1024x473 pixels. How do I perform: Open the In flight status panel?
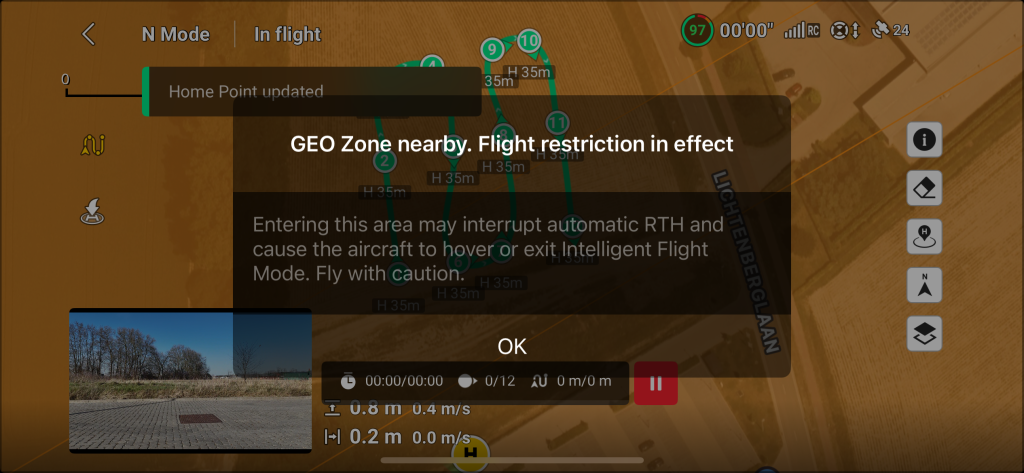click(287, 34)
